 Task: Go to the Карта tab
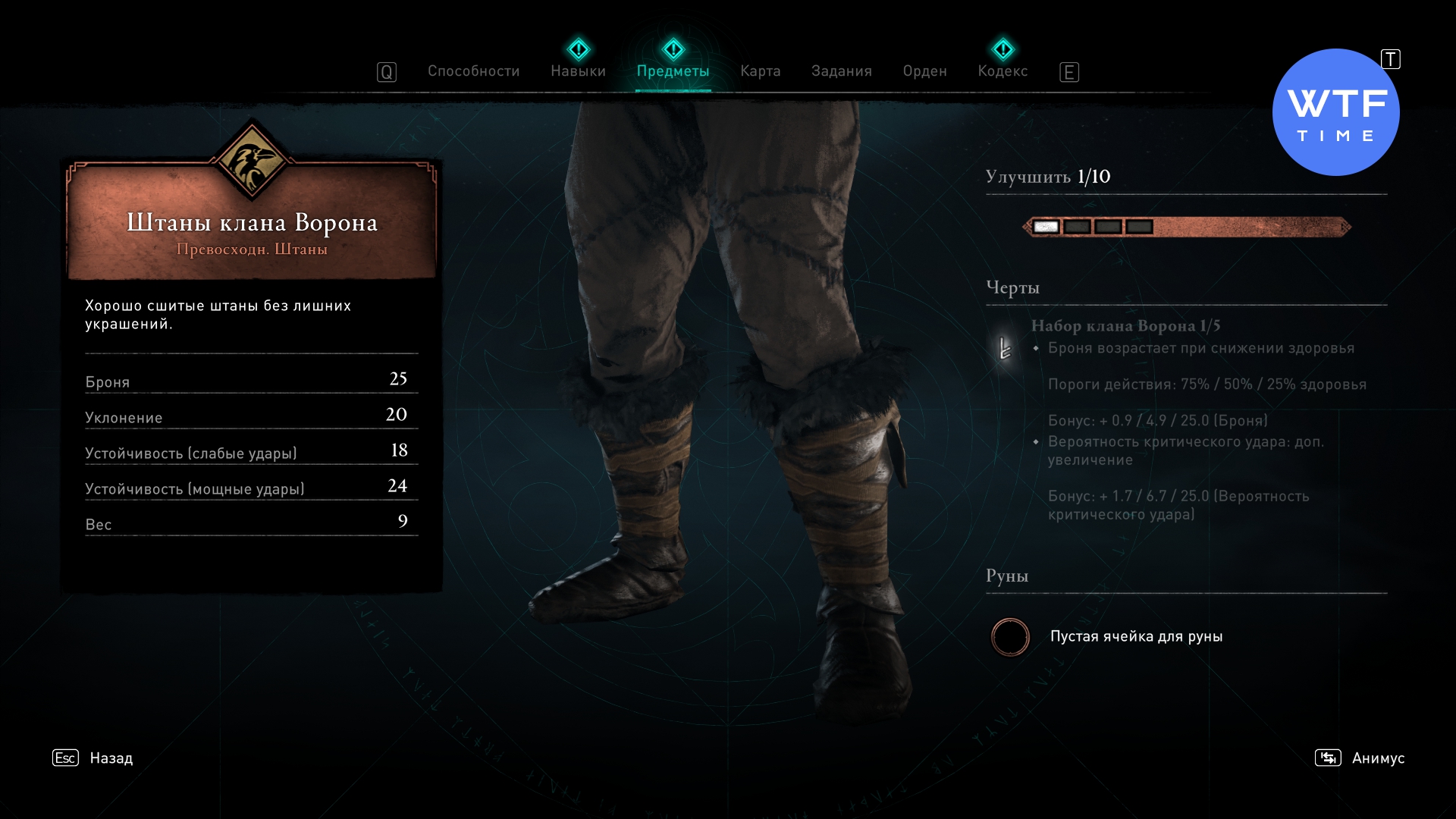(760, 71)
